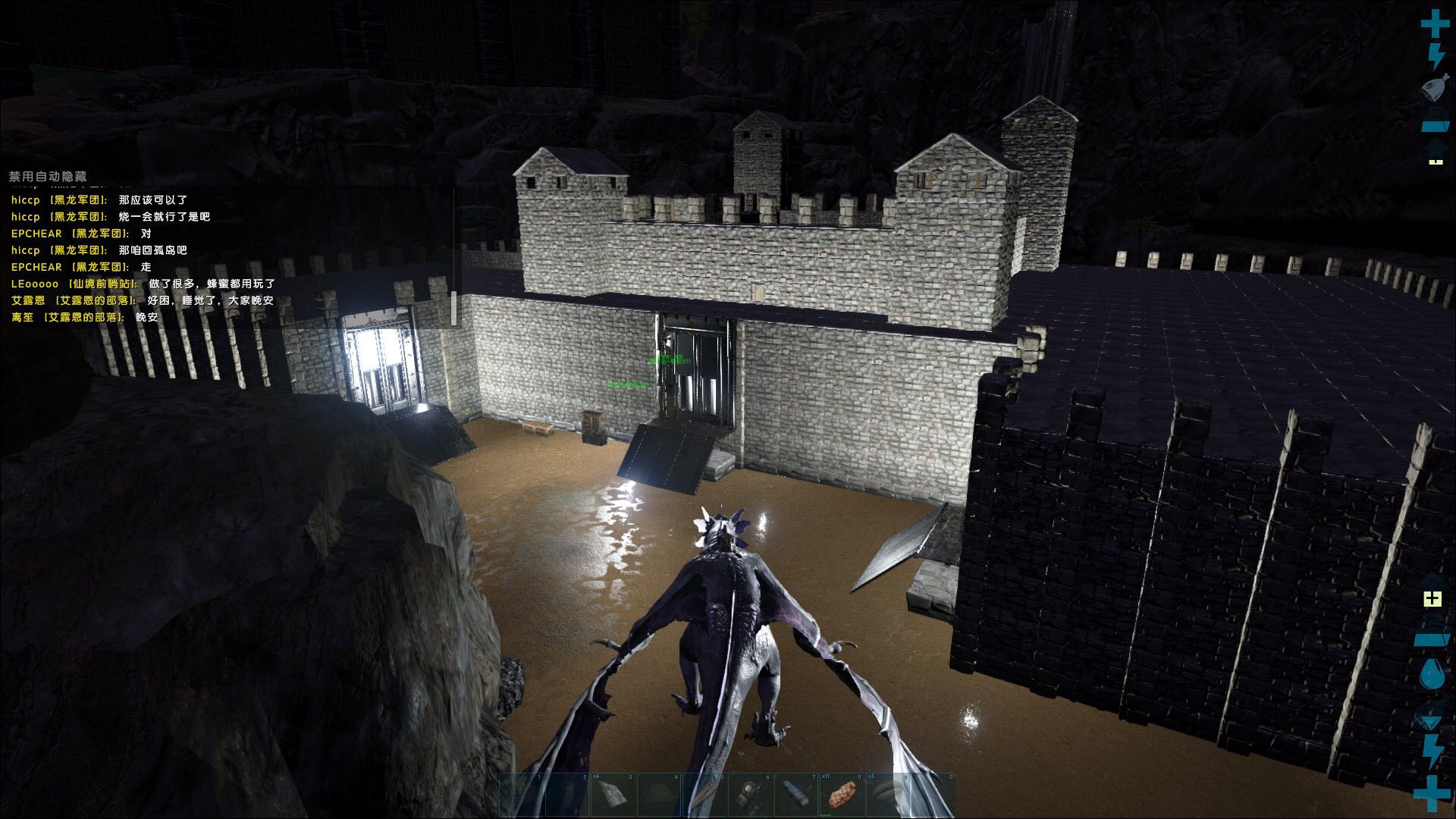The width and height of the screenshot is (1456, 819).
Task: Select hotbar slot 9 with five dark items
Action: click(x=887, y=795)
